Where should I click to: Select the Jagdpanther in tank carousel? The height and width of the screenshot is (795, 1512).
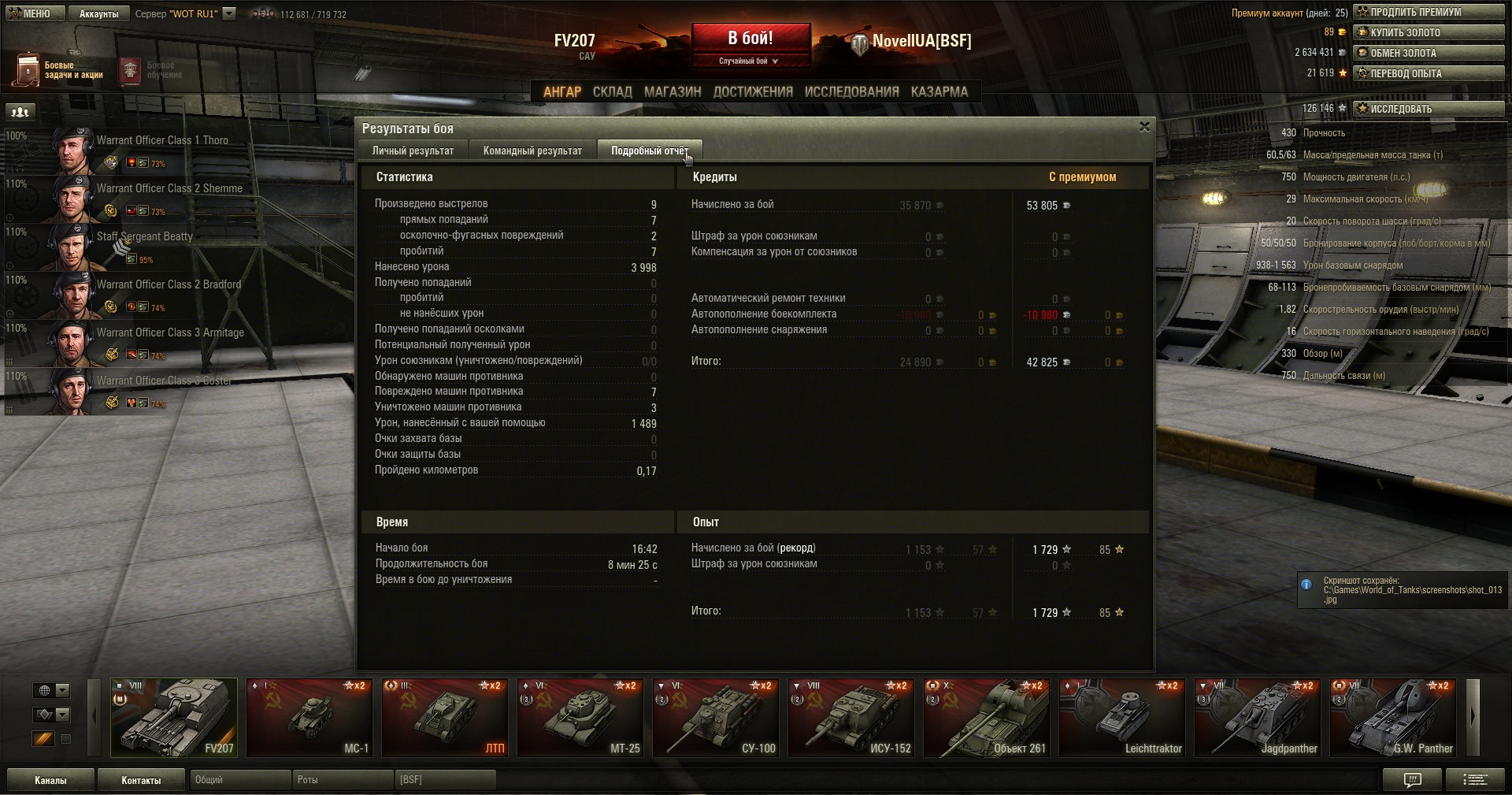(1257, 717)
